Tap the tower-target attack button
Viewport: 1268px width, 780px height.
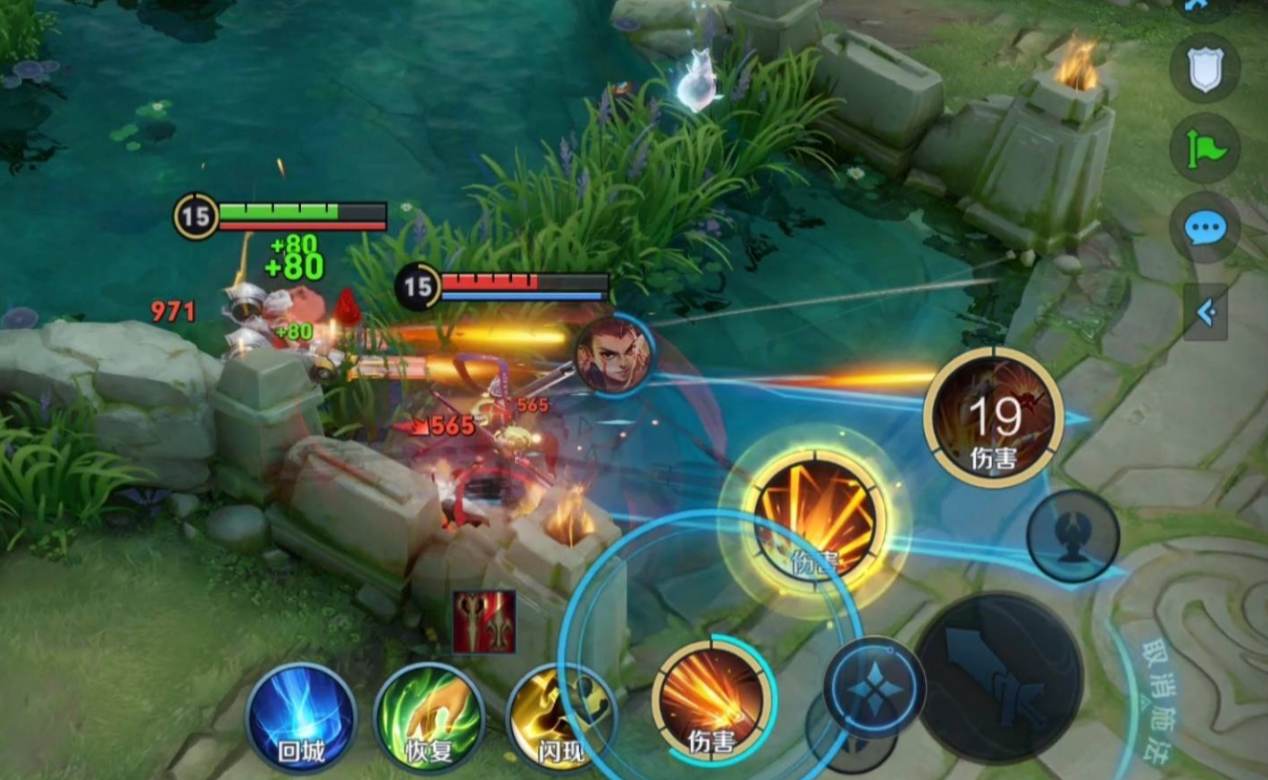pyautogui.click(x=1072, y=536)
